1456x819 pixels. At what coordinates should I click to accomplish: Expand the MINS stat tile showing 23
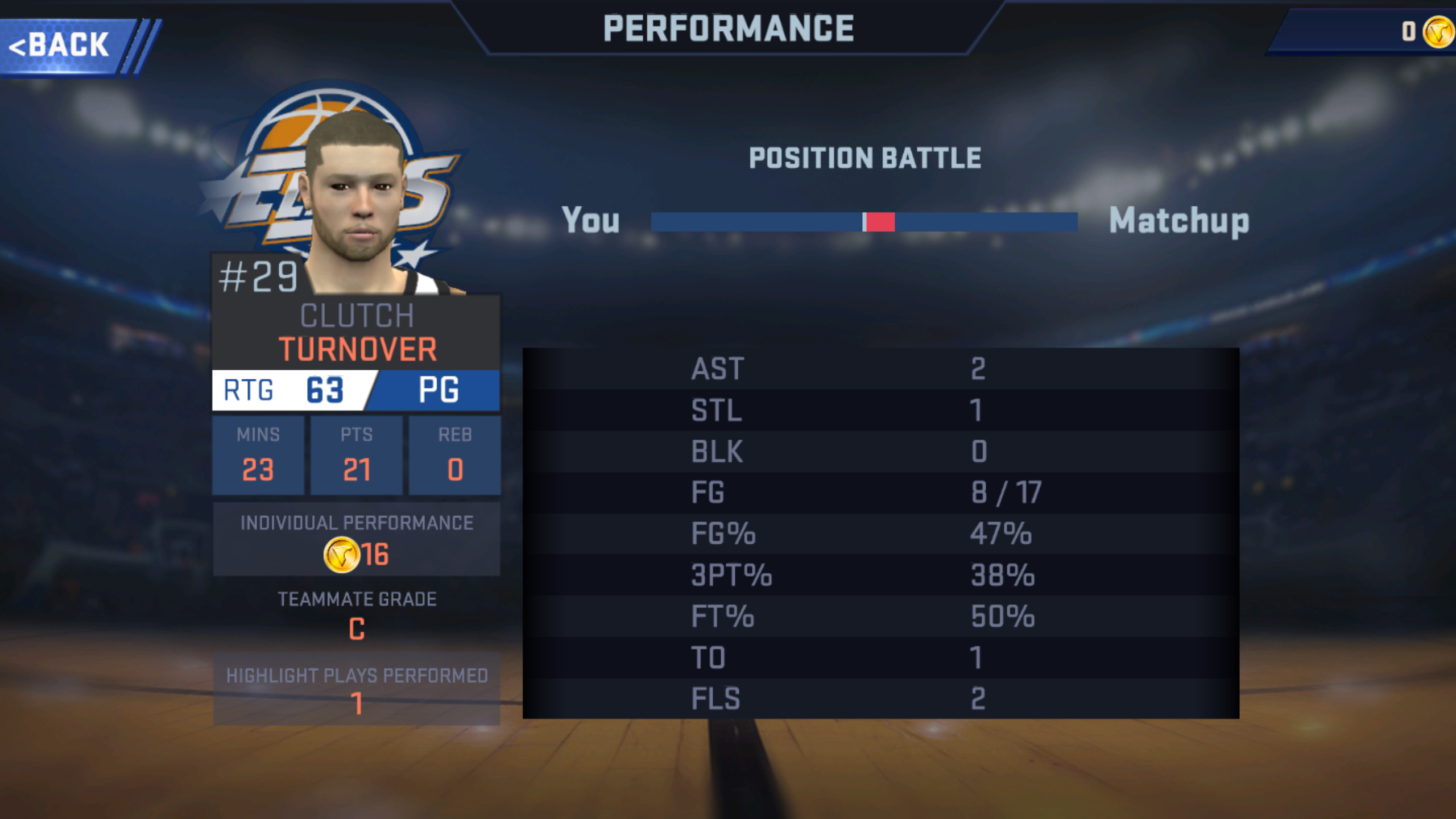[x=259, y=455]
